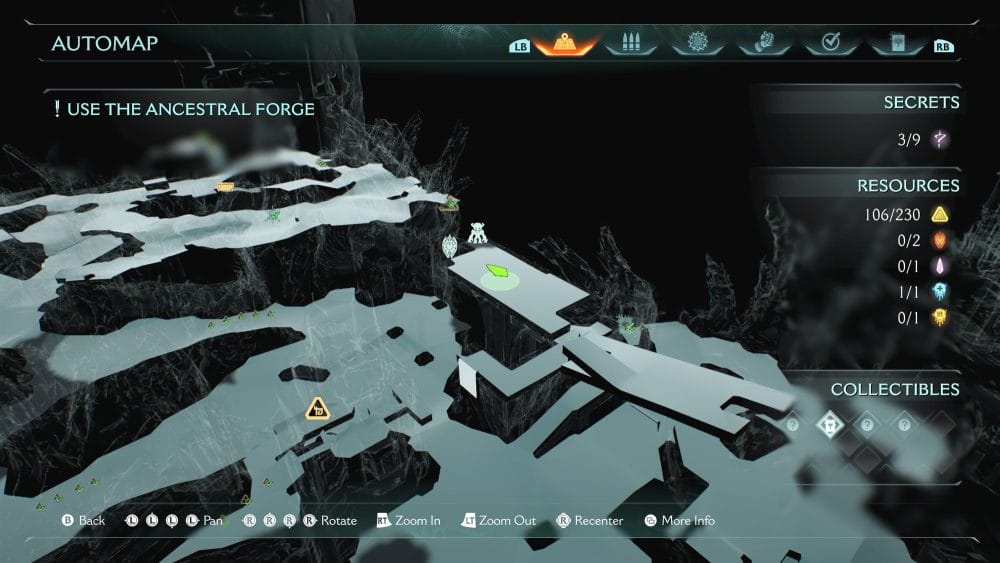Viewport: 1000px width, 563px height.
Task: Select the yellow triangle gold resource icon
Action: pos(939,214)
